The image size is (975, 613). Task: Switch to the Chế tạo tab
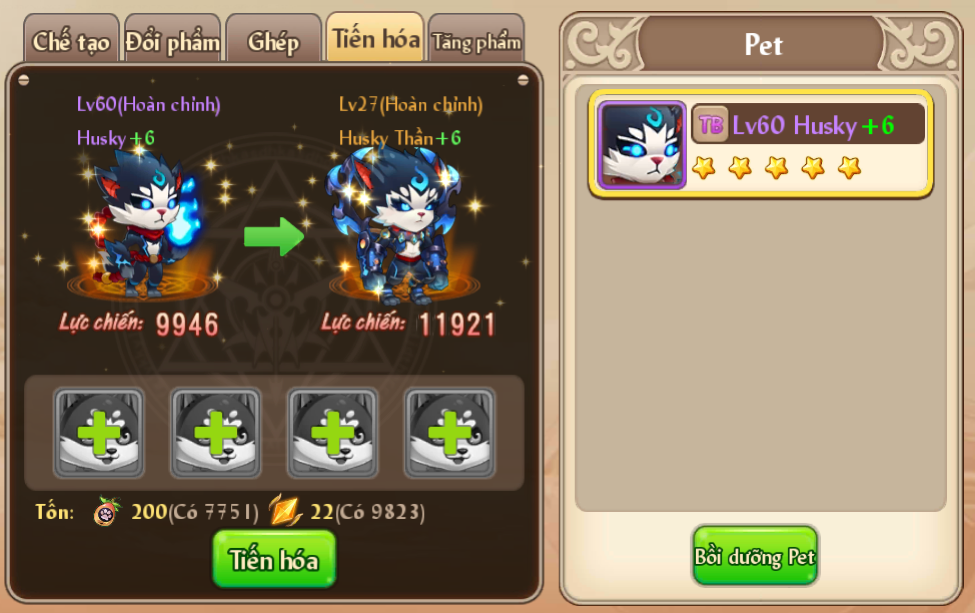click(x=70, y=41)
